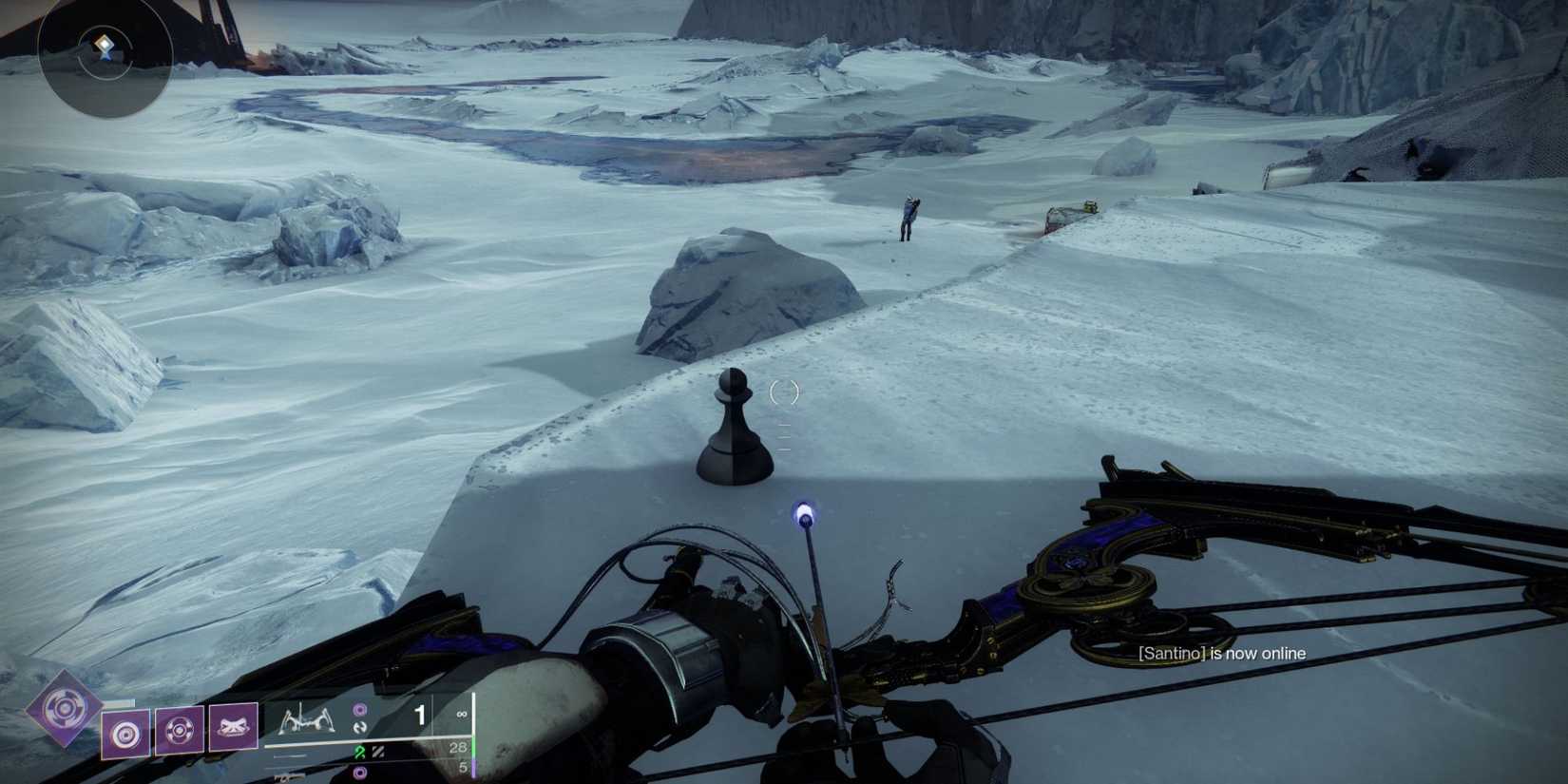Click the infinity reserve ammo symbol

pos(462,714)
